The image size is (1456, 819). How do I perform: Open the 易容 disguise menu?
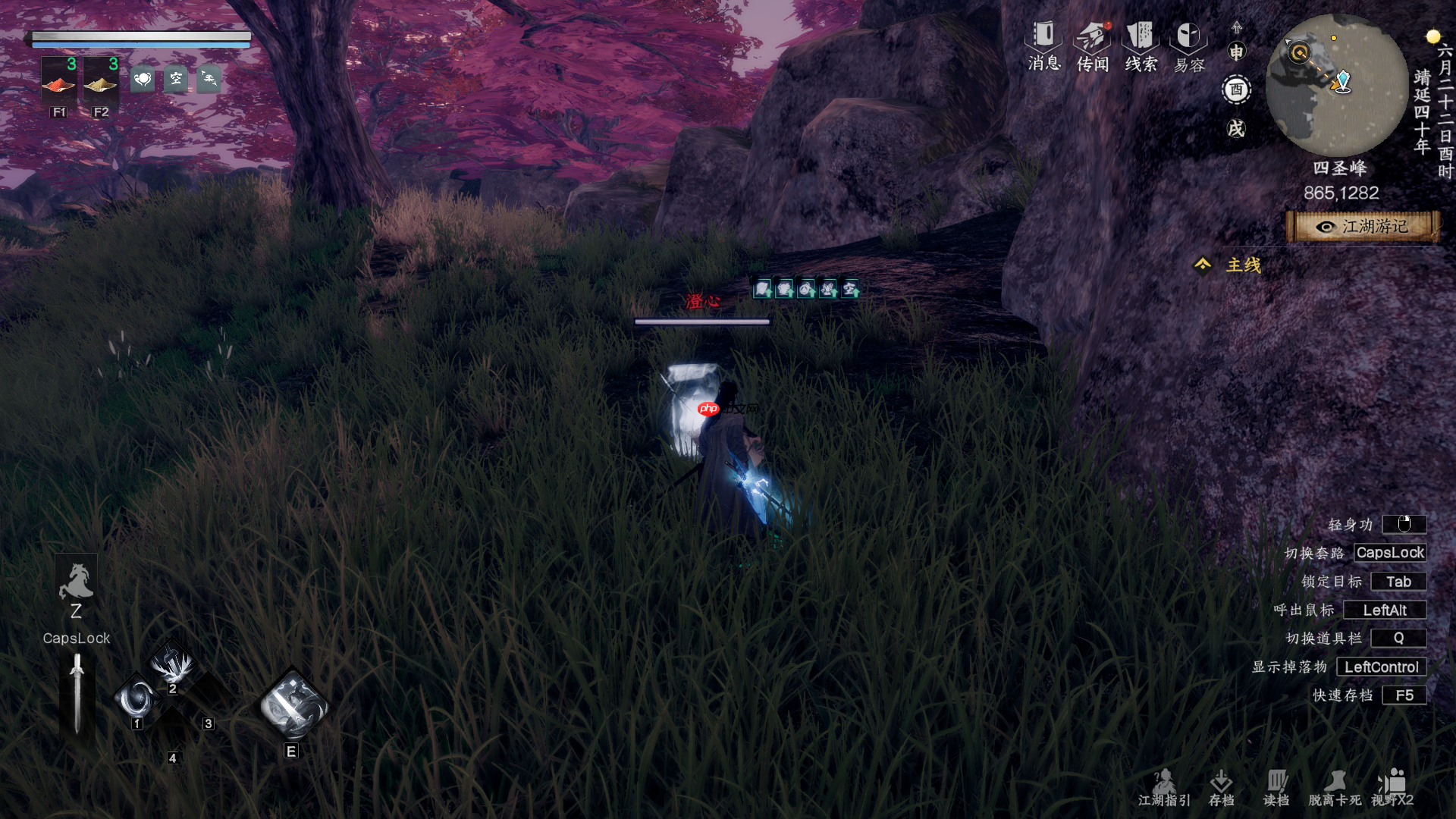point(1188,45)
